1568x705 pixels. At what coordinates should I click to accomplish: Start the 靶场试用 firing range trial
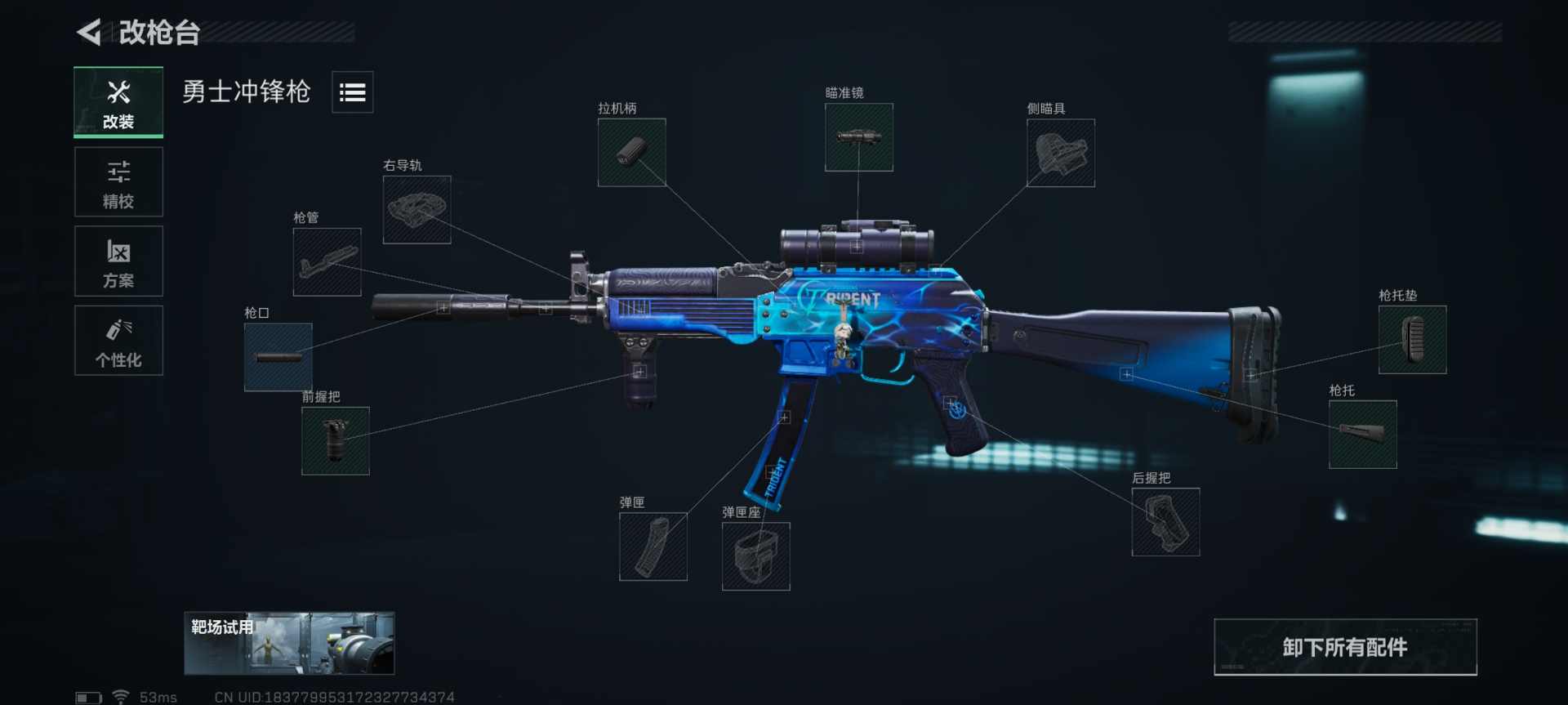(289, 644)
